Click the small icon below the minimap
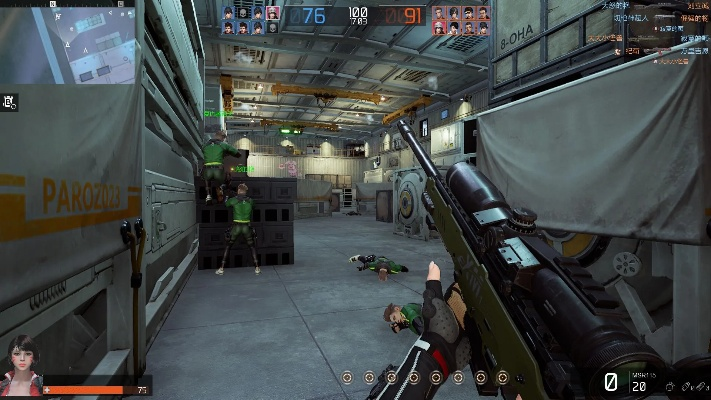 (x=10, y=101)
